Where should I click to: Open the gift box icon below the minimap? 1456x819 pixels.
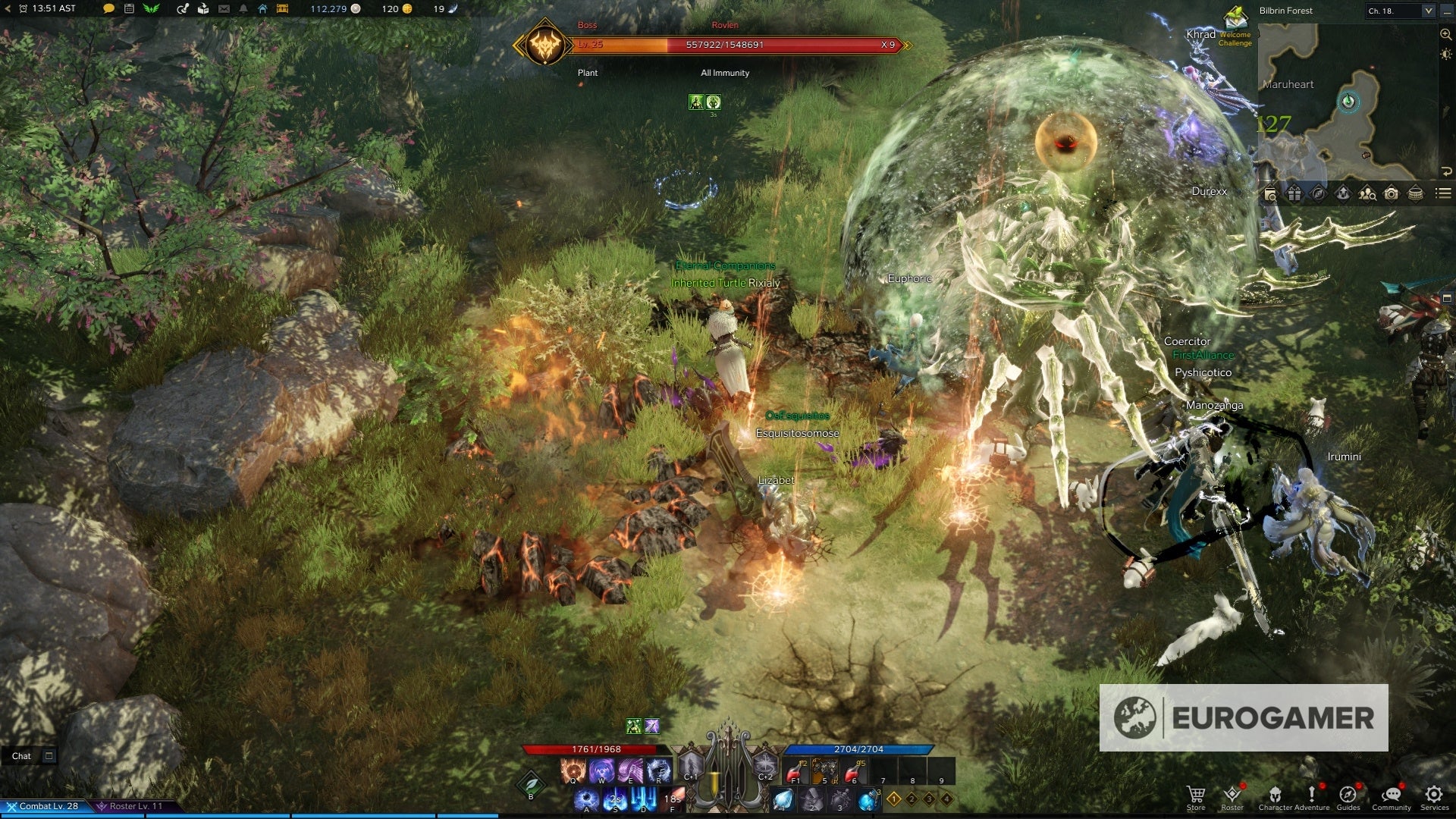1294,194
